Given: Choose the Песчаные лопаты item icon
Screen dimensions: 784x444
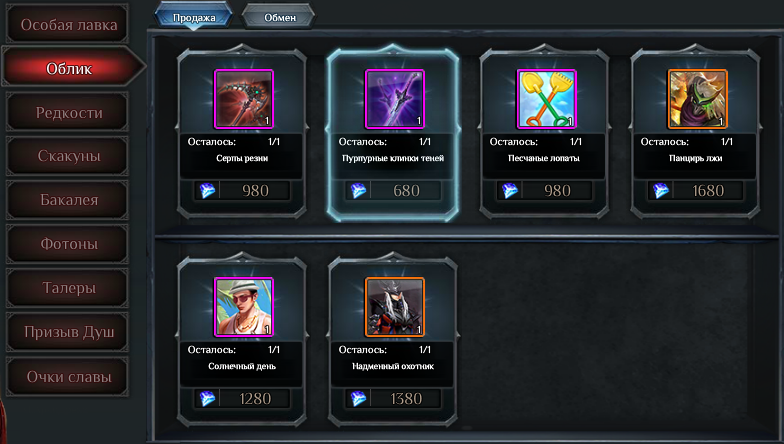Looking at the screenshot, I should (x=546, y=99).
